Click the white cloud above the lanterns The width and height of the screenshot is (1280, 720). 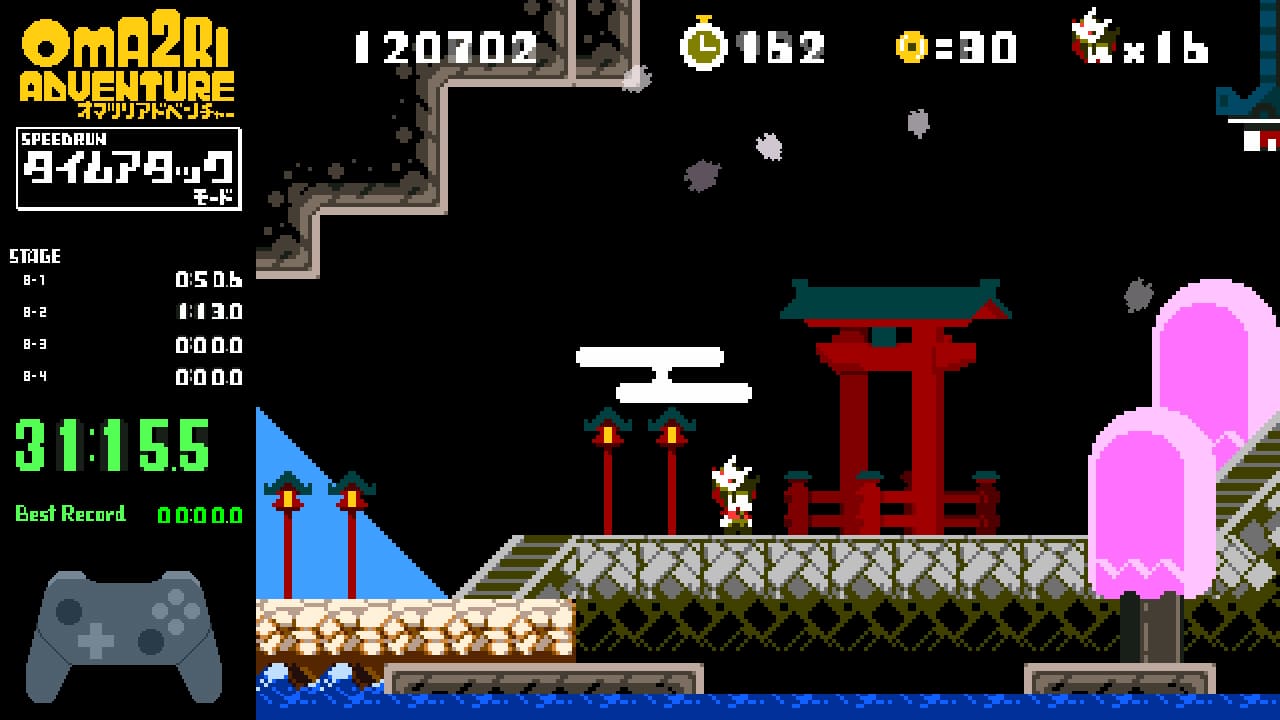coord(662,372)
